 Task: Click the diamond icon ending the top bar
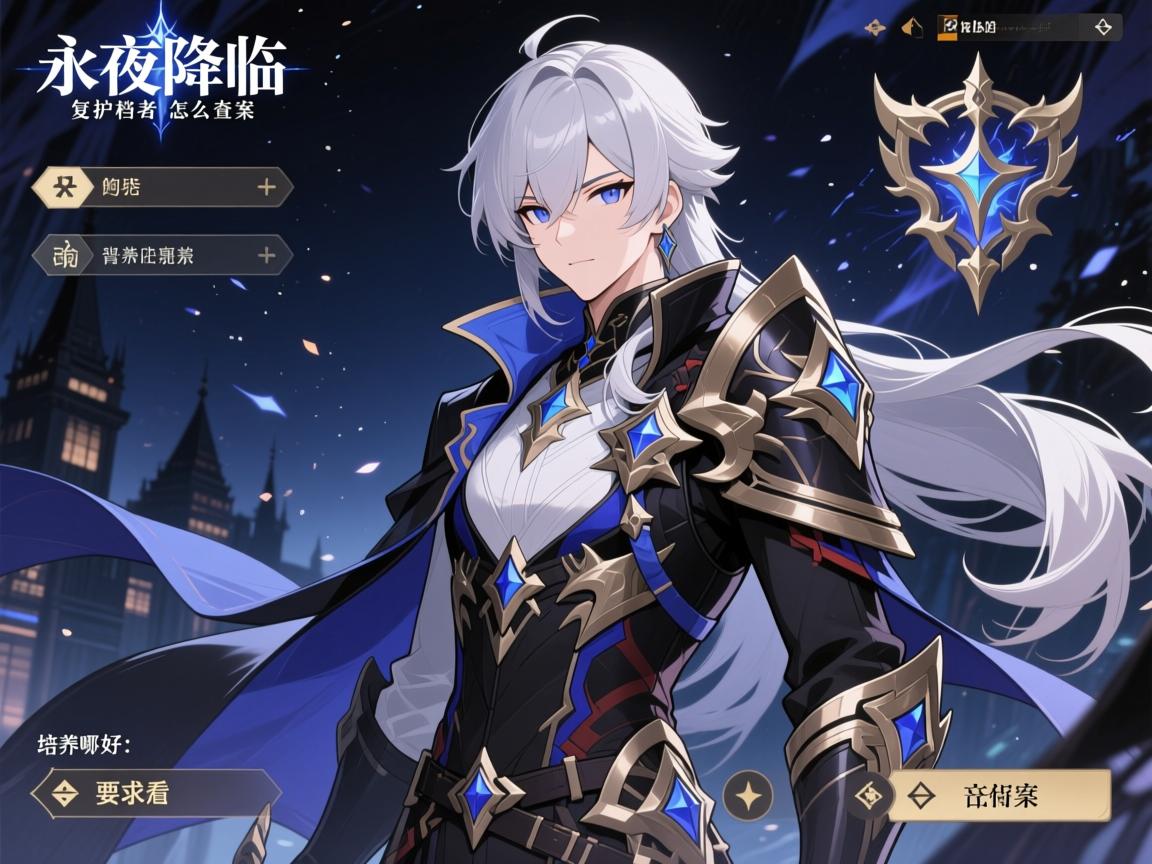point(1103,28)
